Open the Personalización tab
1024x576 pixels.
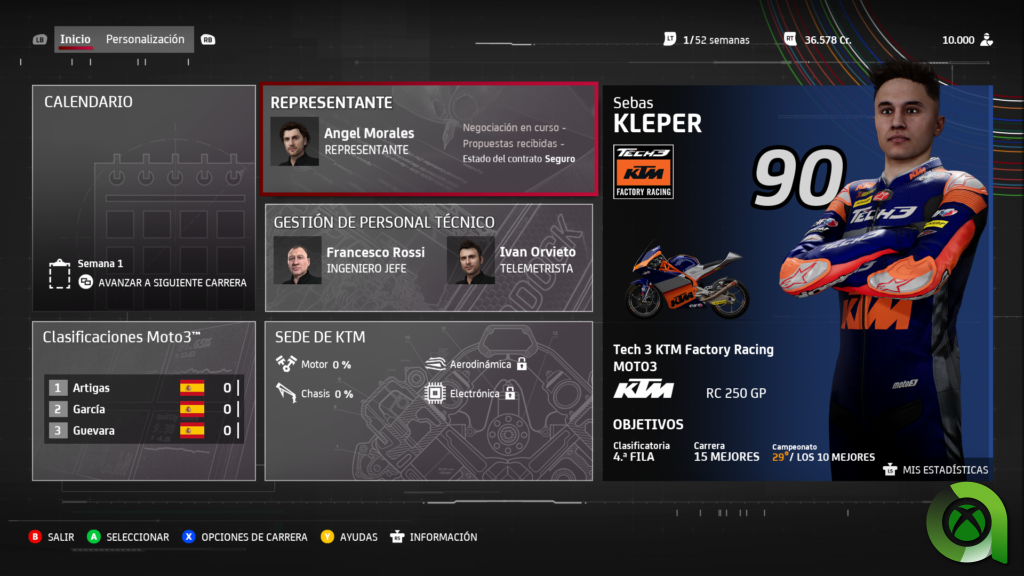click(x=145, y=40)
